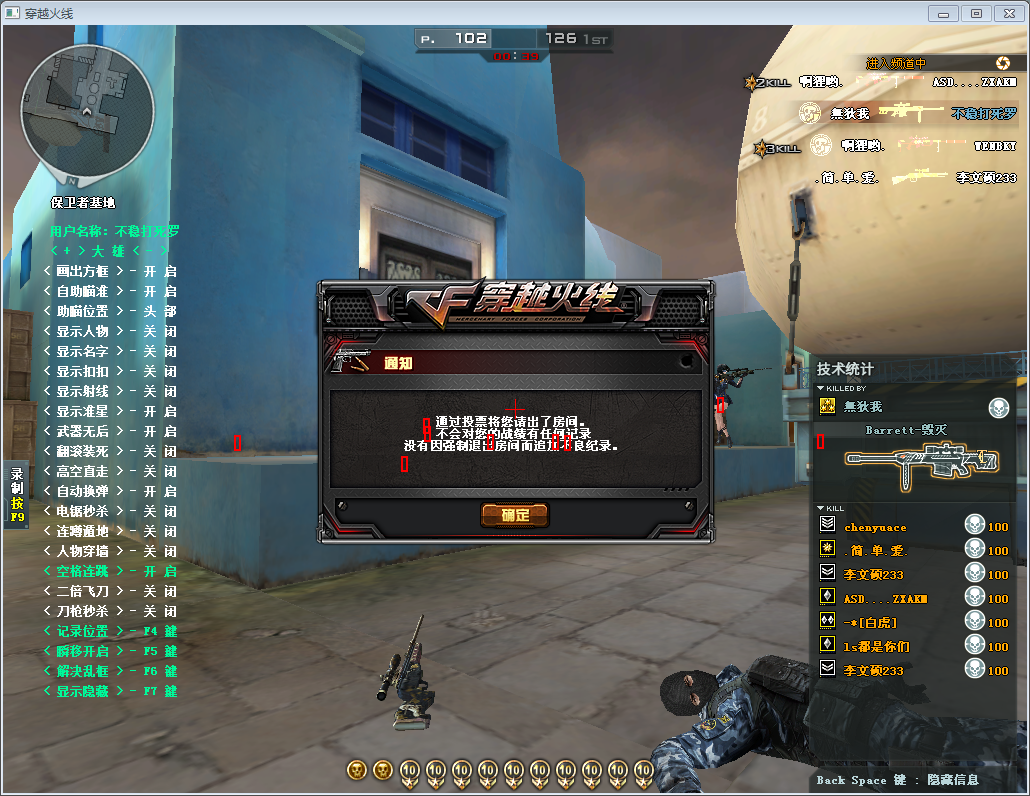Toggle the 自动换弹 option

click(x=110, y=491)
